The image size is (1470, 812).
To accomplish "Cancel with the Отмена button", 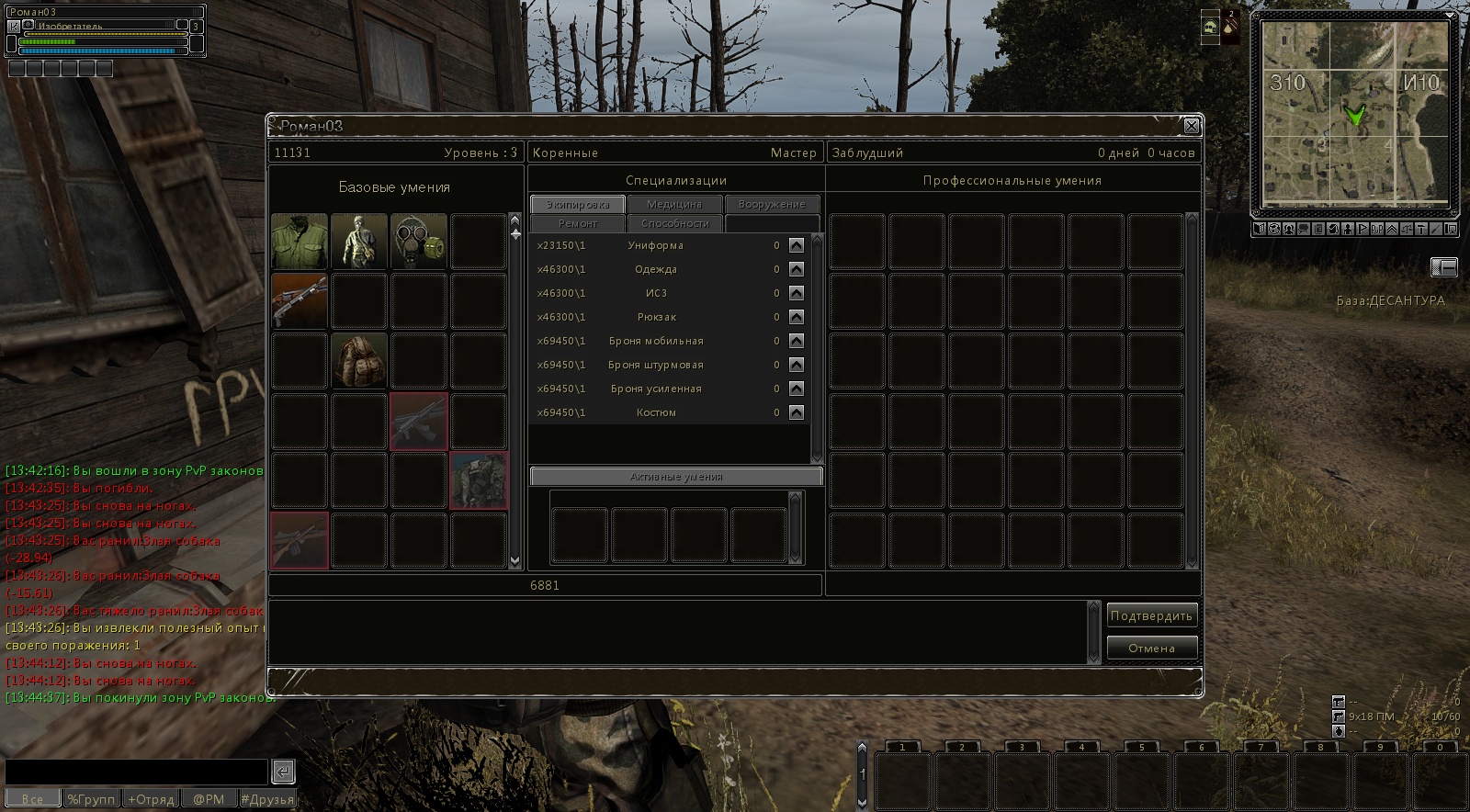I will [x=1151, y=648].
